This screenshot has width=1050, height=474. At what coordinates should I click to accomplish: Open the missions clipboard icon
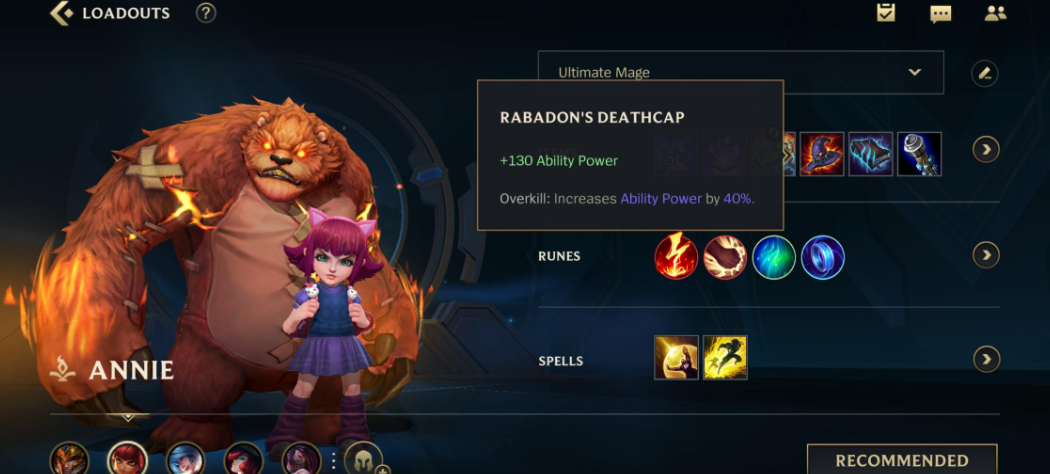point(885,13)
